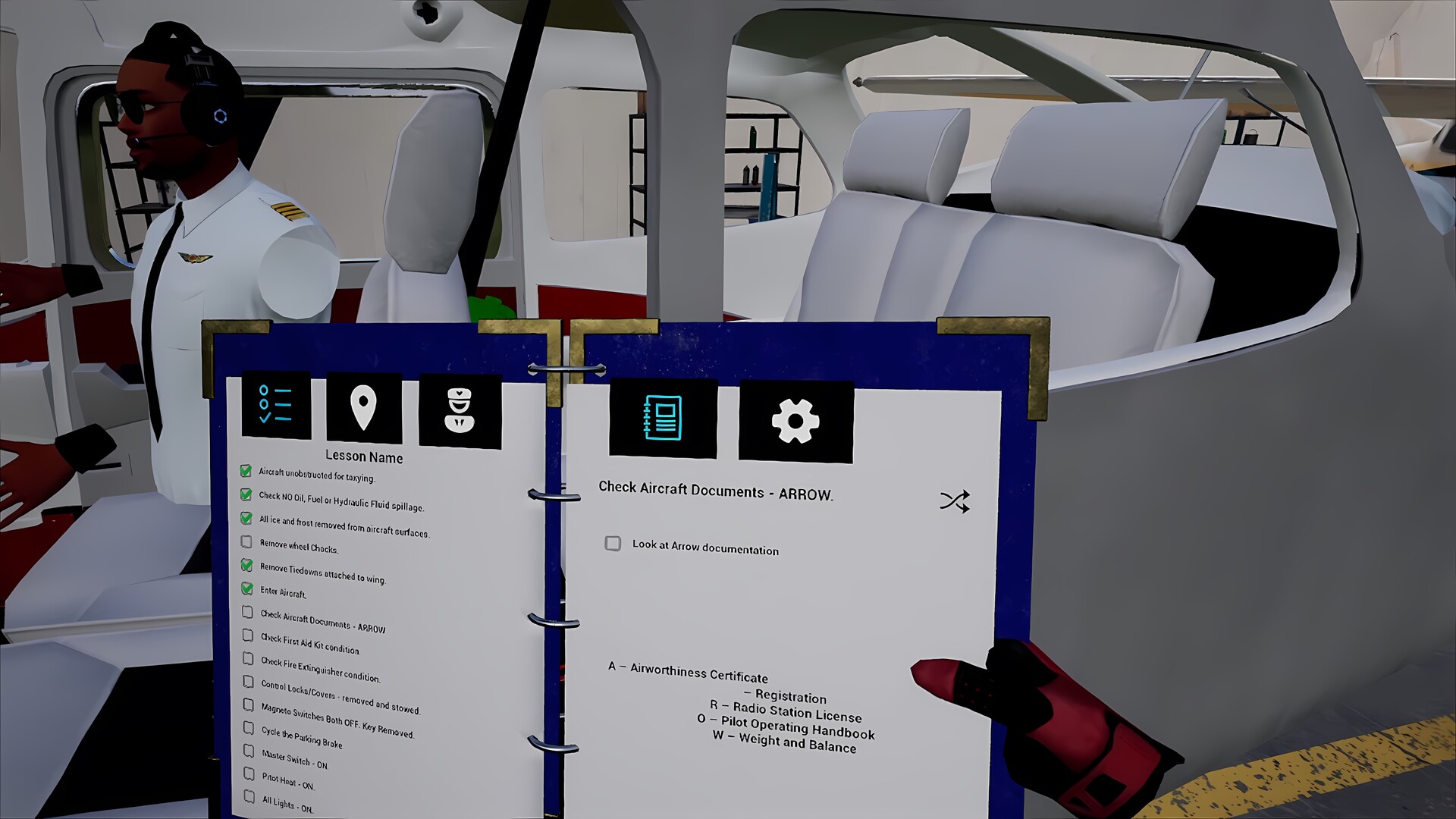Check the Master Switch - ON box

coord(249,751)
